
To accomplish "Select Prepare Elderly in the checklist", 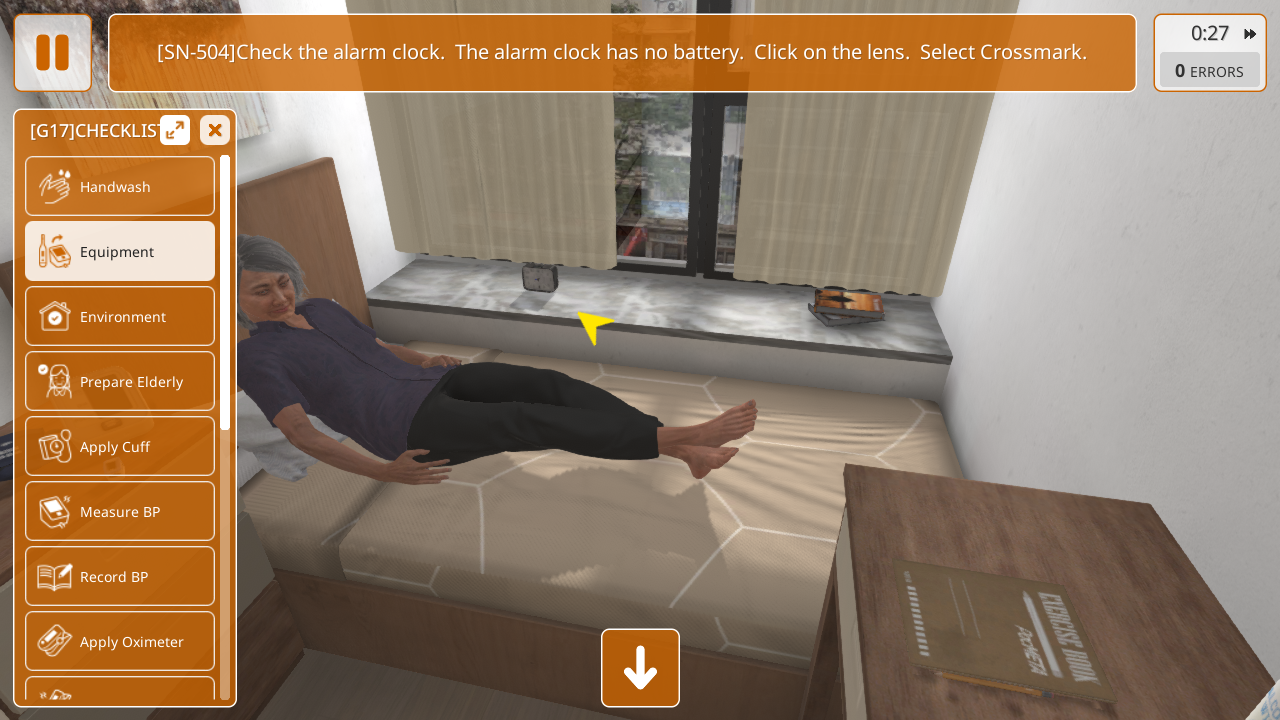I will click(x=120, y=382).
